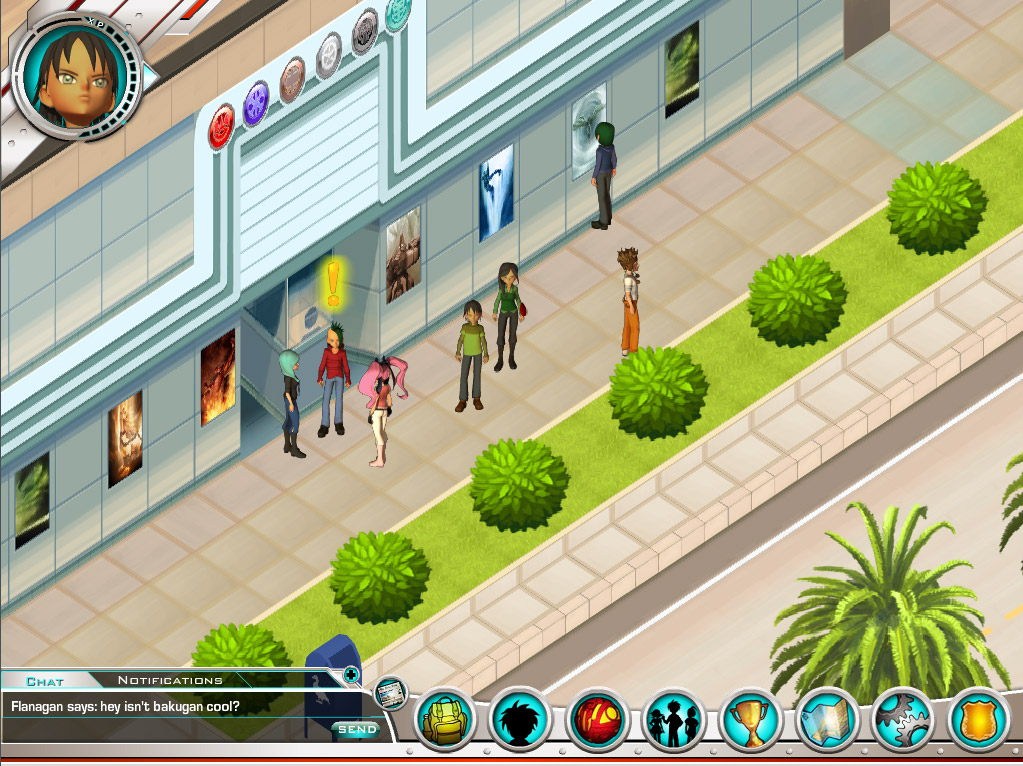Switch to the Notifications tab
Image resolution: width=1023 pixels, height=766 pixels.
[170, 681]
